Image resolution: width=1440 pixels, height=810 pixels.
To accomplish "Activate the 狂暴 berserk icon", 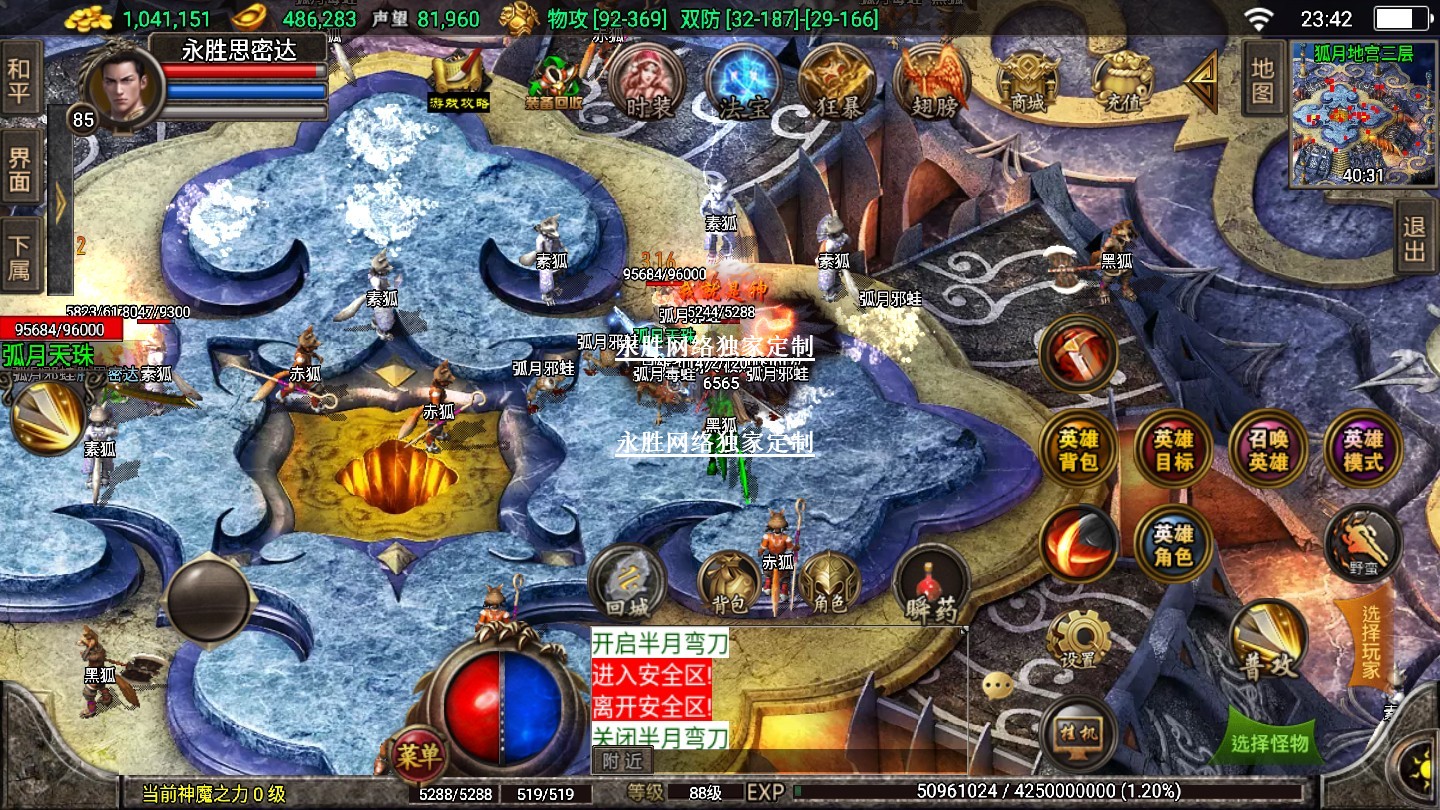I will coord(837,82).
